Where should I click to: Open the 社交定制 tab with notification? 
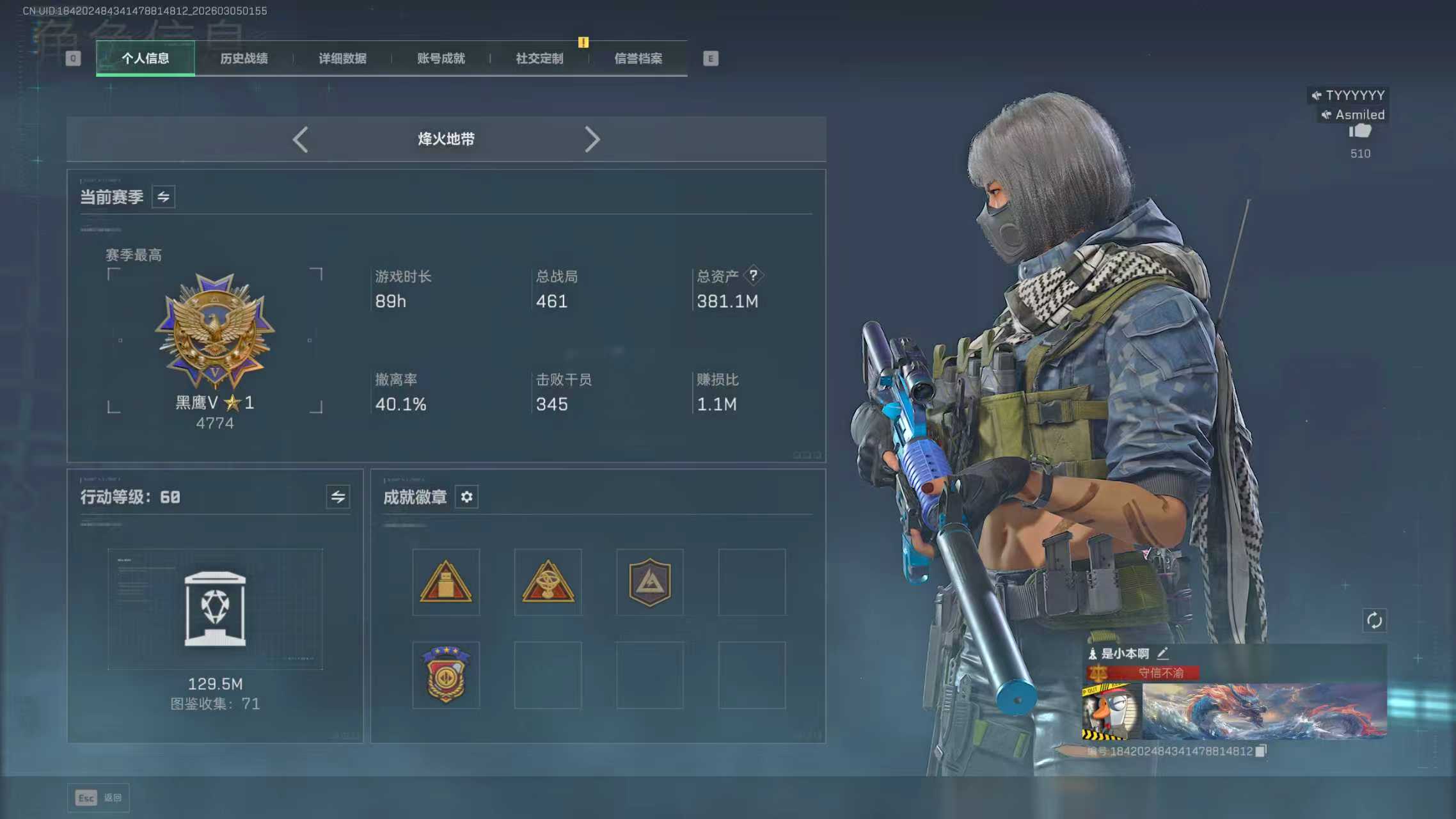click(x=537, y=58)
